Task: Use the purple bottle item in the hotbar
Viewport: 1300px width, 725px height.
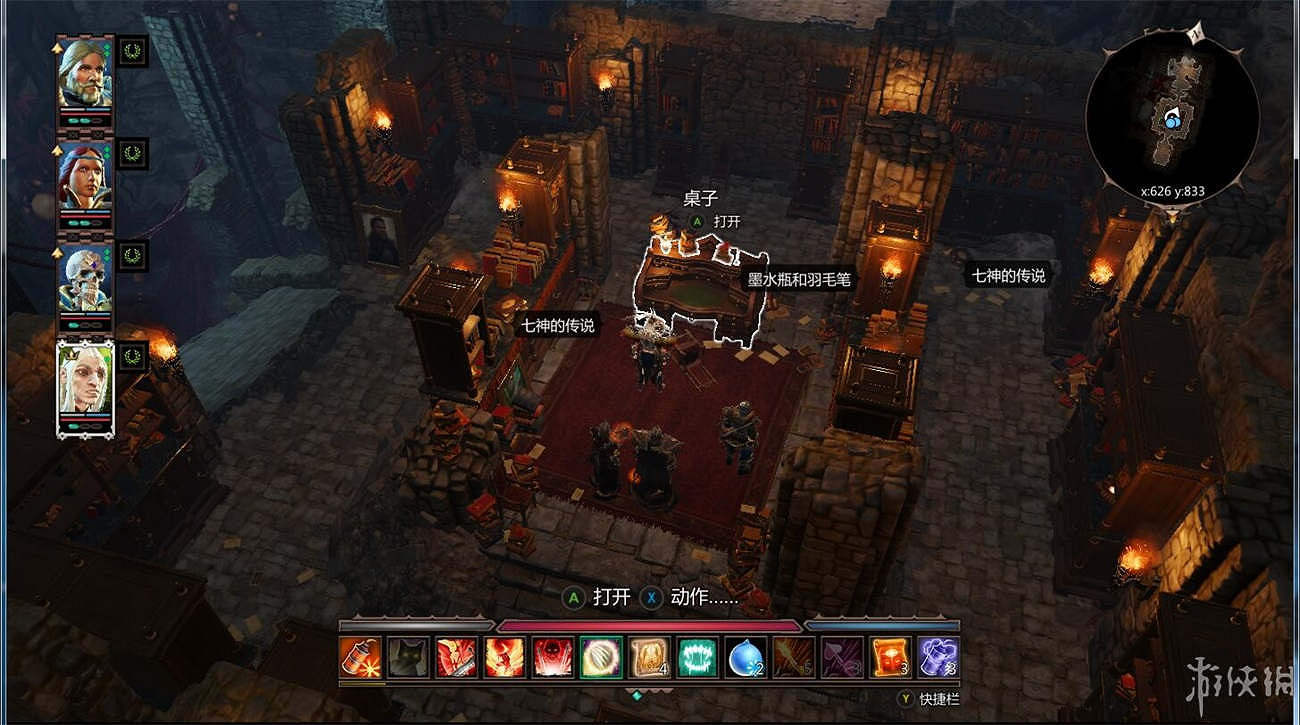Action: pyautogui.click(x=938, y=656)
